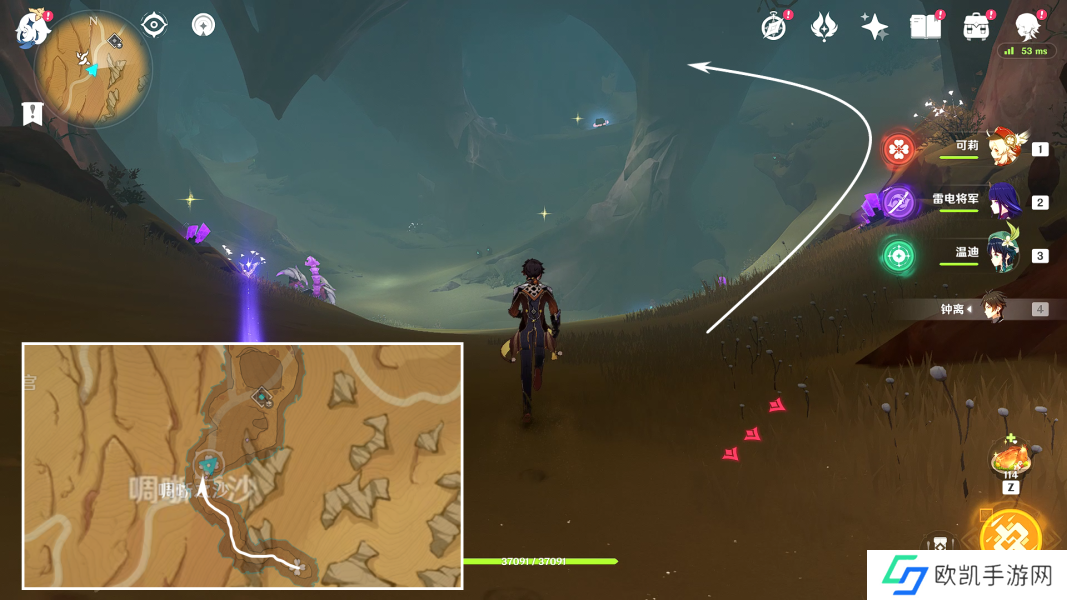Open the winged emblem icon
The height and width of the screenshot is (600, 1067).
[823, 27]
